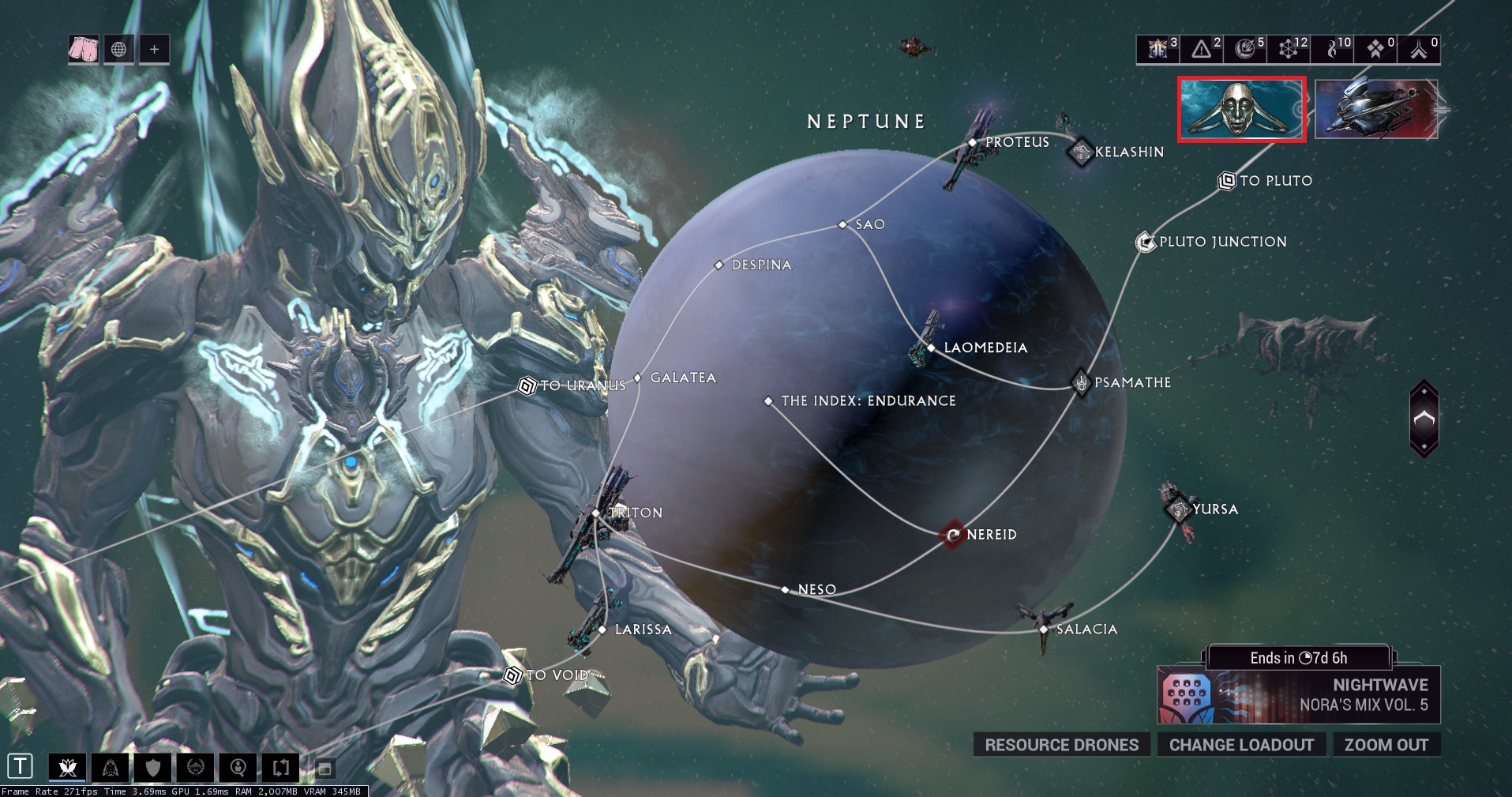This screenshot has height=797, width=1512.
Task: Select the Salacia mission node
Action: tap(1044, 629)
